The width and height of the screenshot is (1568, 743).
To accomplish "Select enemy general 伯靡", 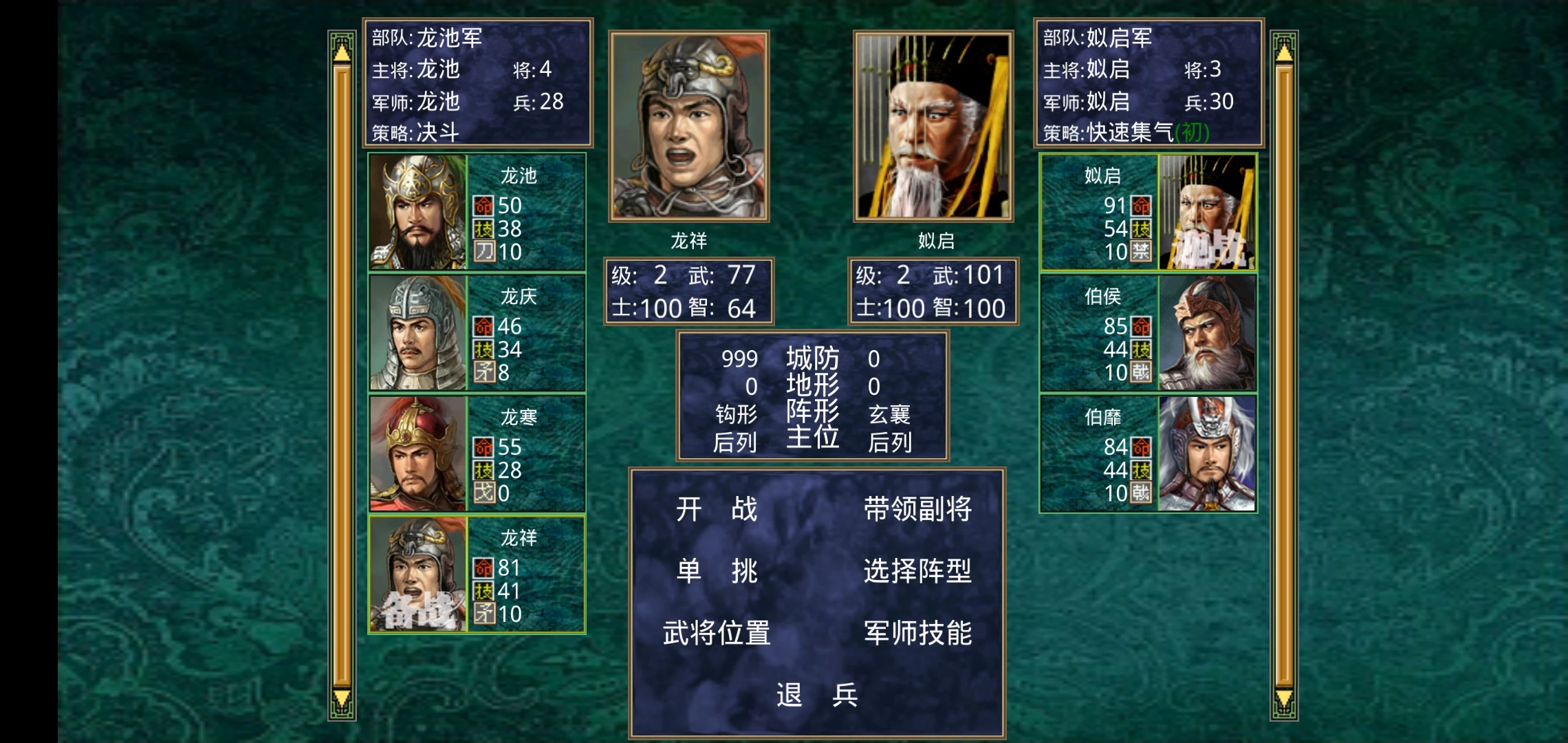I will coord(1148,453).
